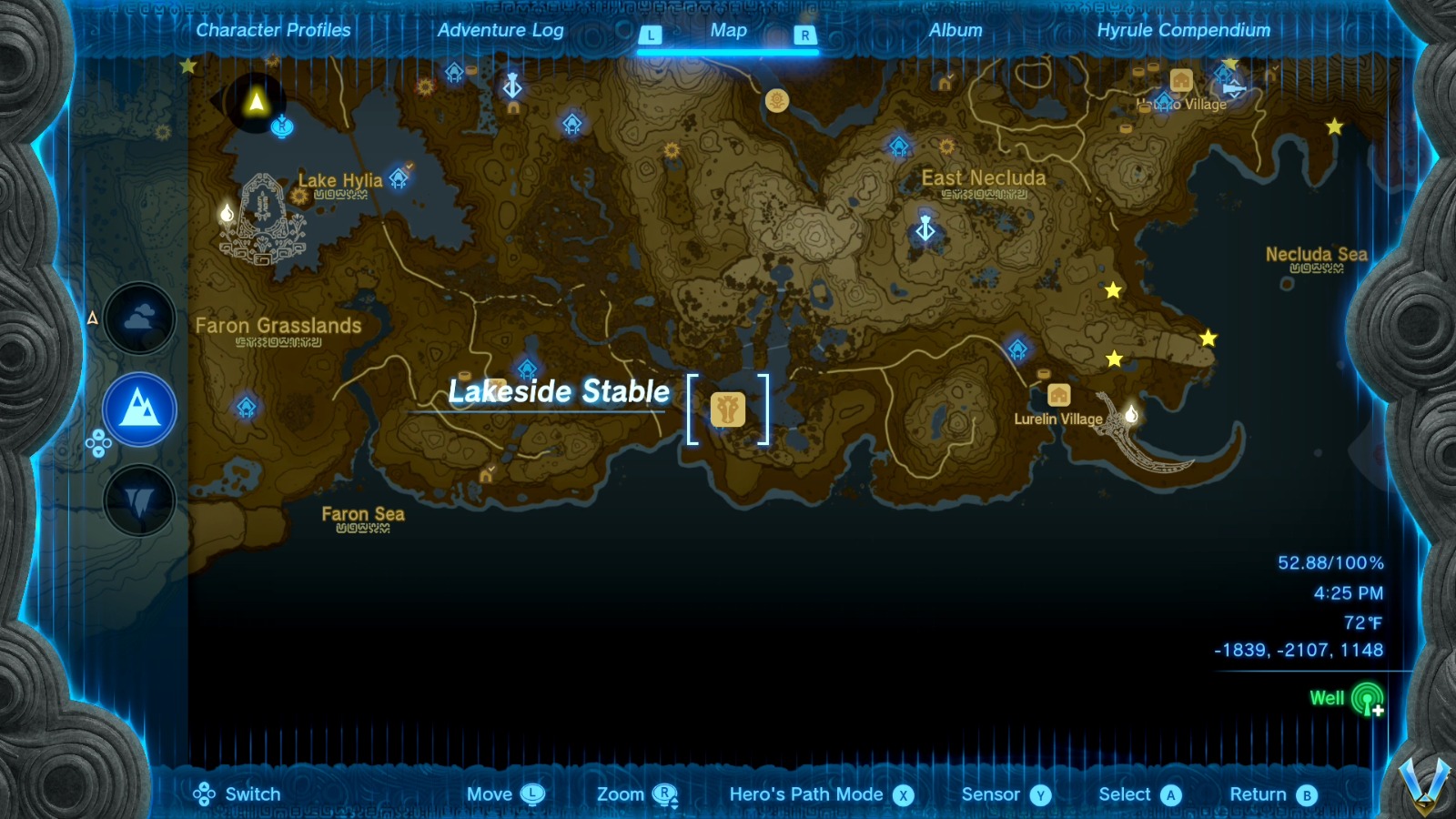This screenshot has width=1456, height=819.
Task: Select the chasm icon in East Necluda
Action: point(925,230)
